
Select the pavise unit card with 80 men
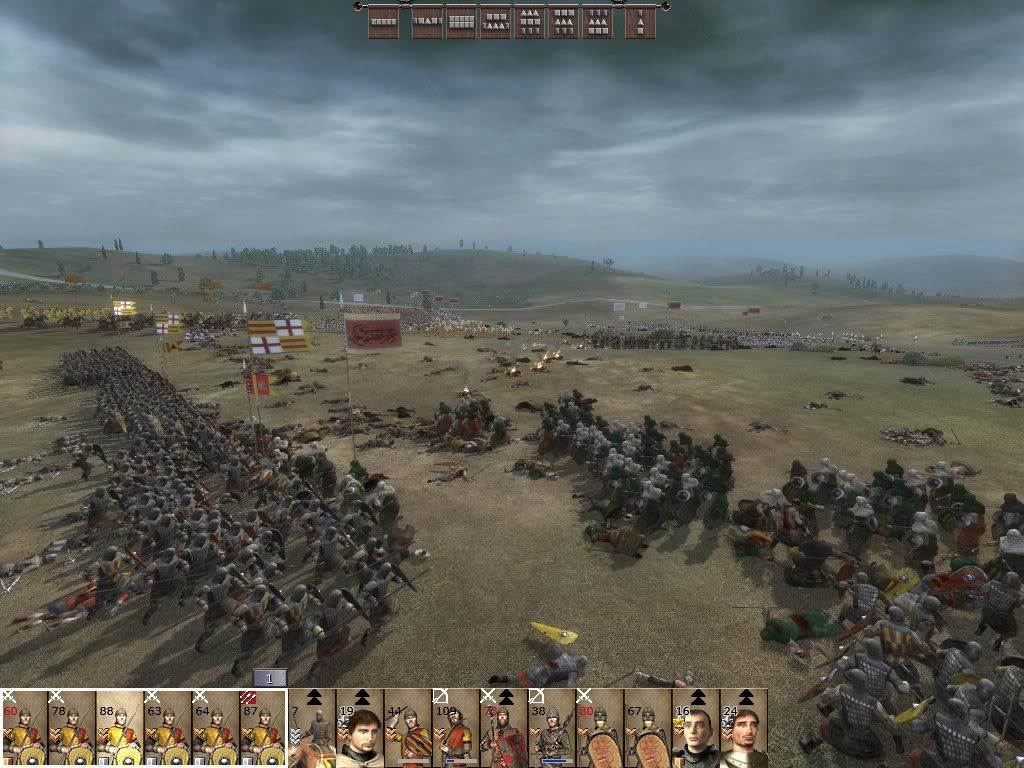coord(600,728)
